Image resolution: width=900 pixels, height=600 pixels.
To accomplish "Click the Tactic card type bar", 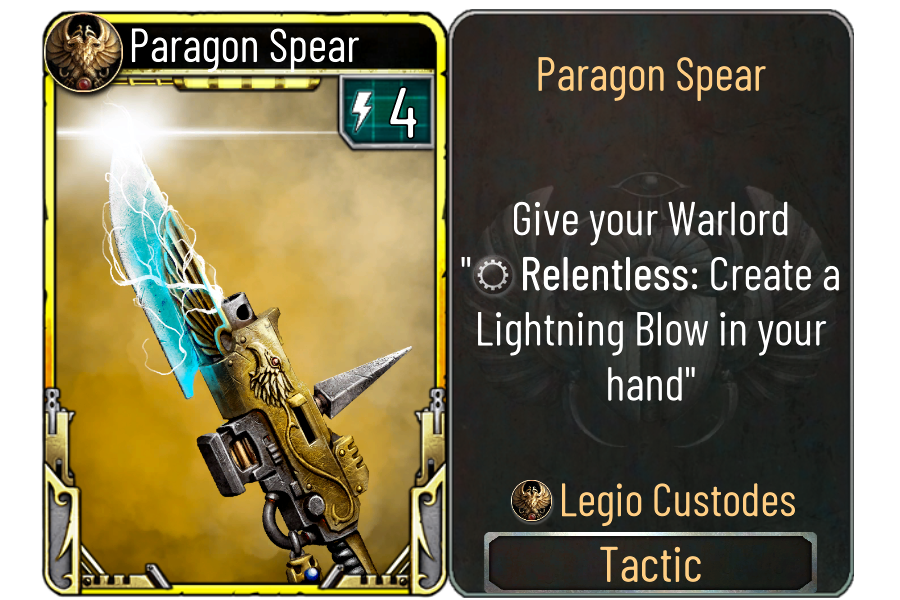I will 650,565.
